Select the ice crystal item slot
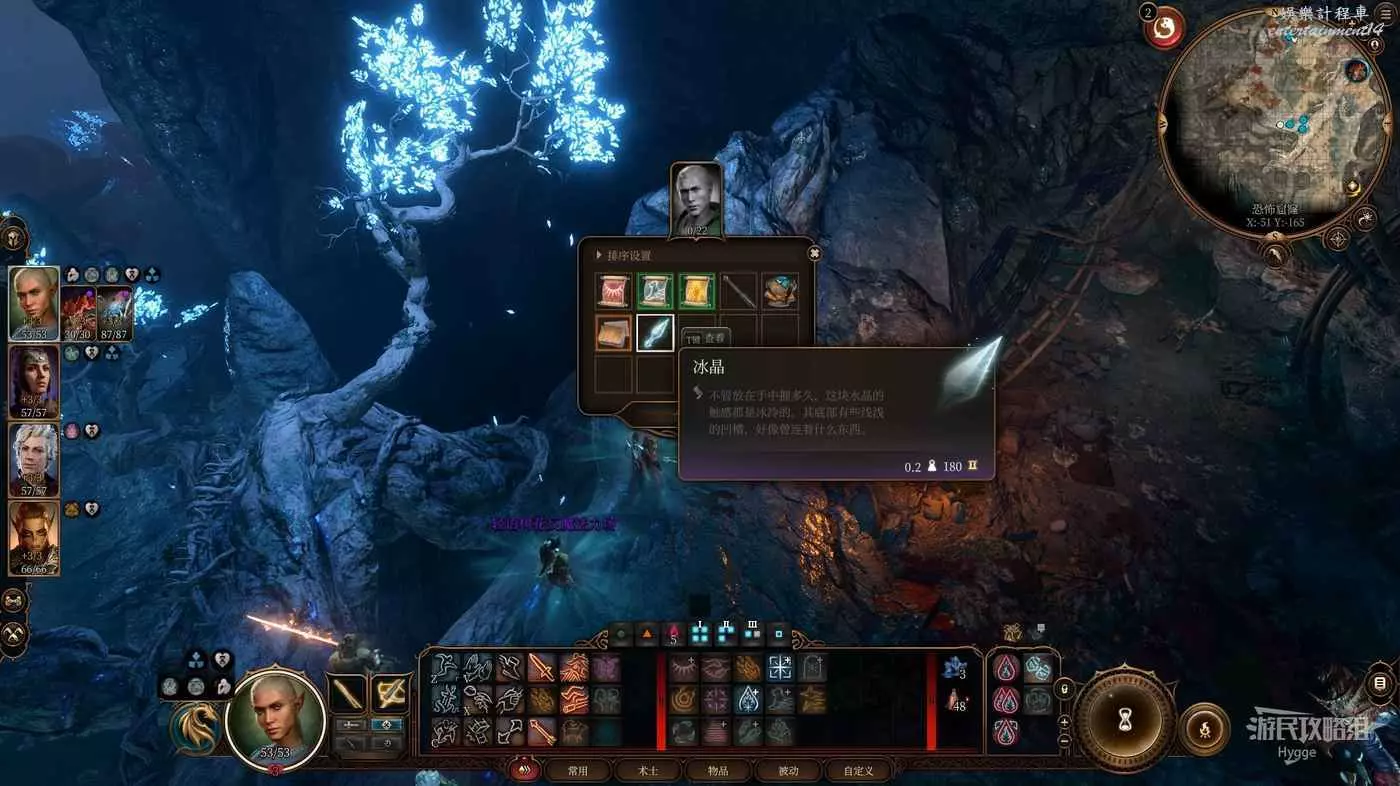Image resolution: width=1400 pixels, height=786 pixels. 655,333
